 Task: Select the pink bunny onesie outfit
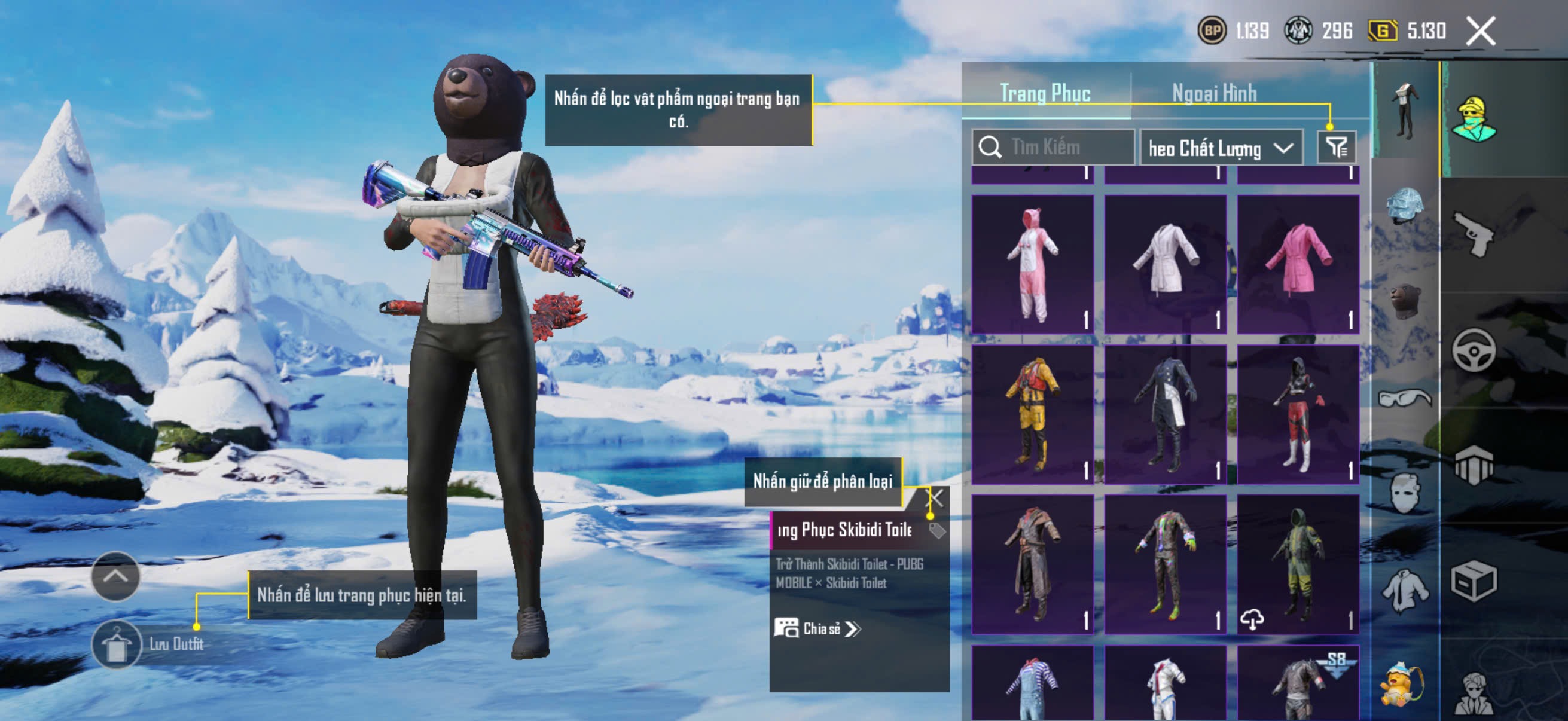(1032, 264)
